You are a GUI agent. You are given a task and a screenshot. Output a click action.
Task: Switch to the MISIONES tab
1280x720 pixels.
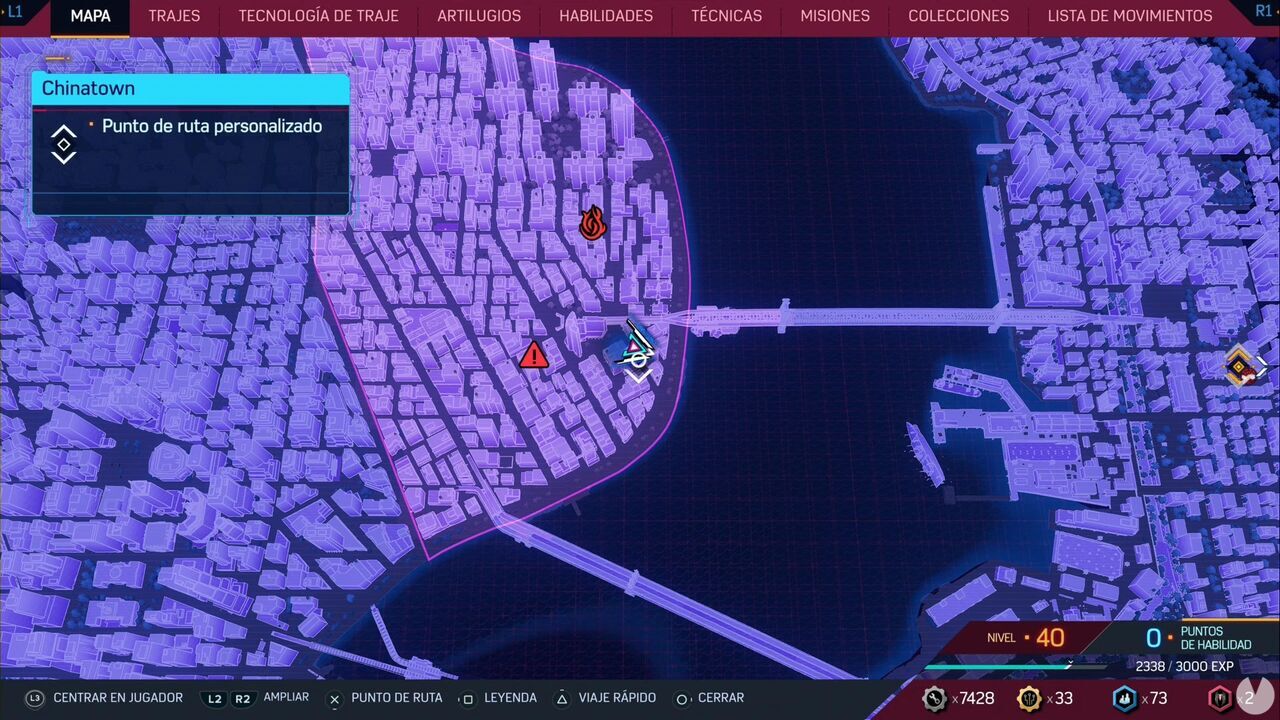(x=834, y=16)
